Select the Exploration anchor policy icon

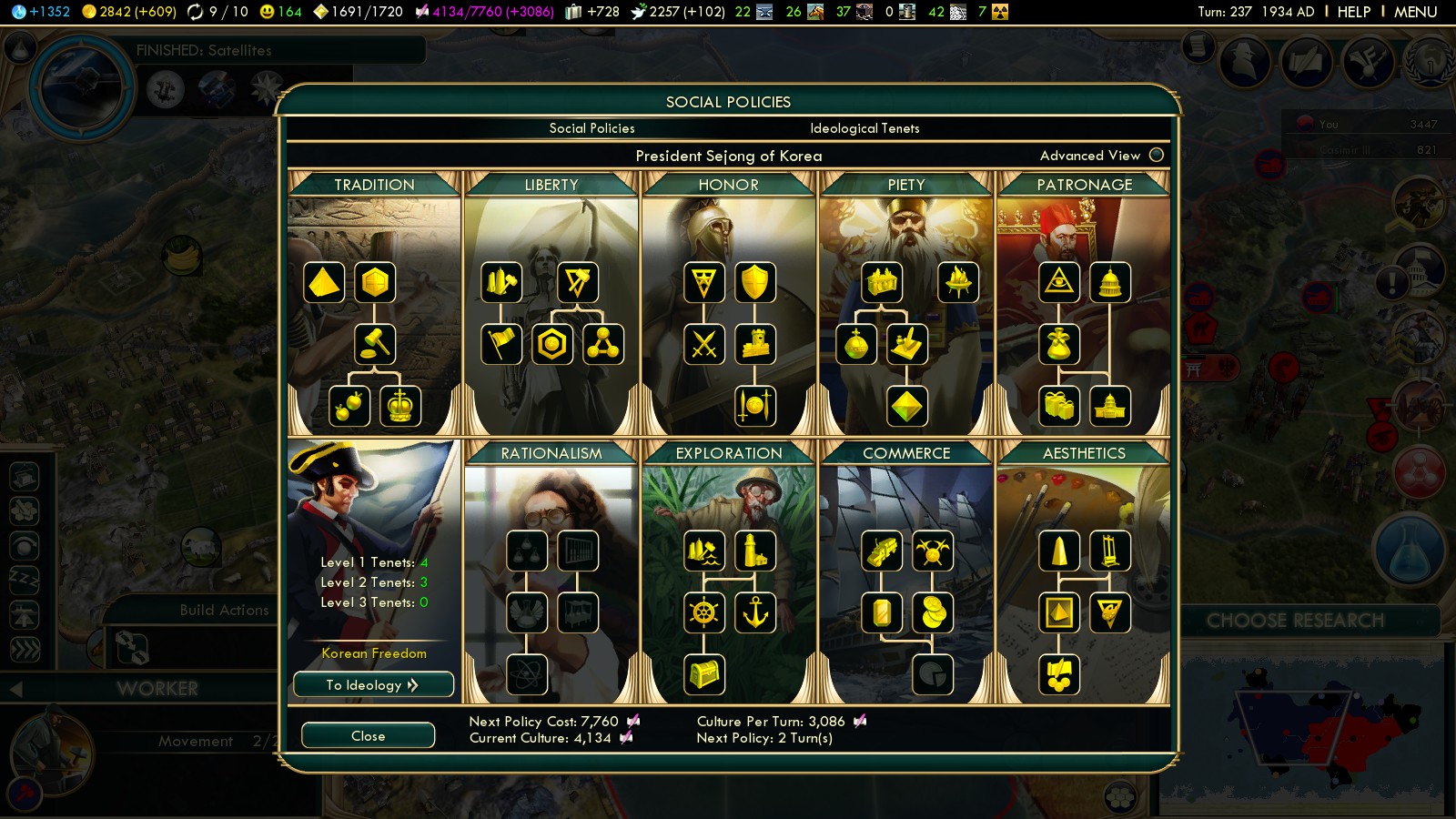pos(755,612)
